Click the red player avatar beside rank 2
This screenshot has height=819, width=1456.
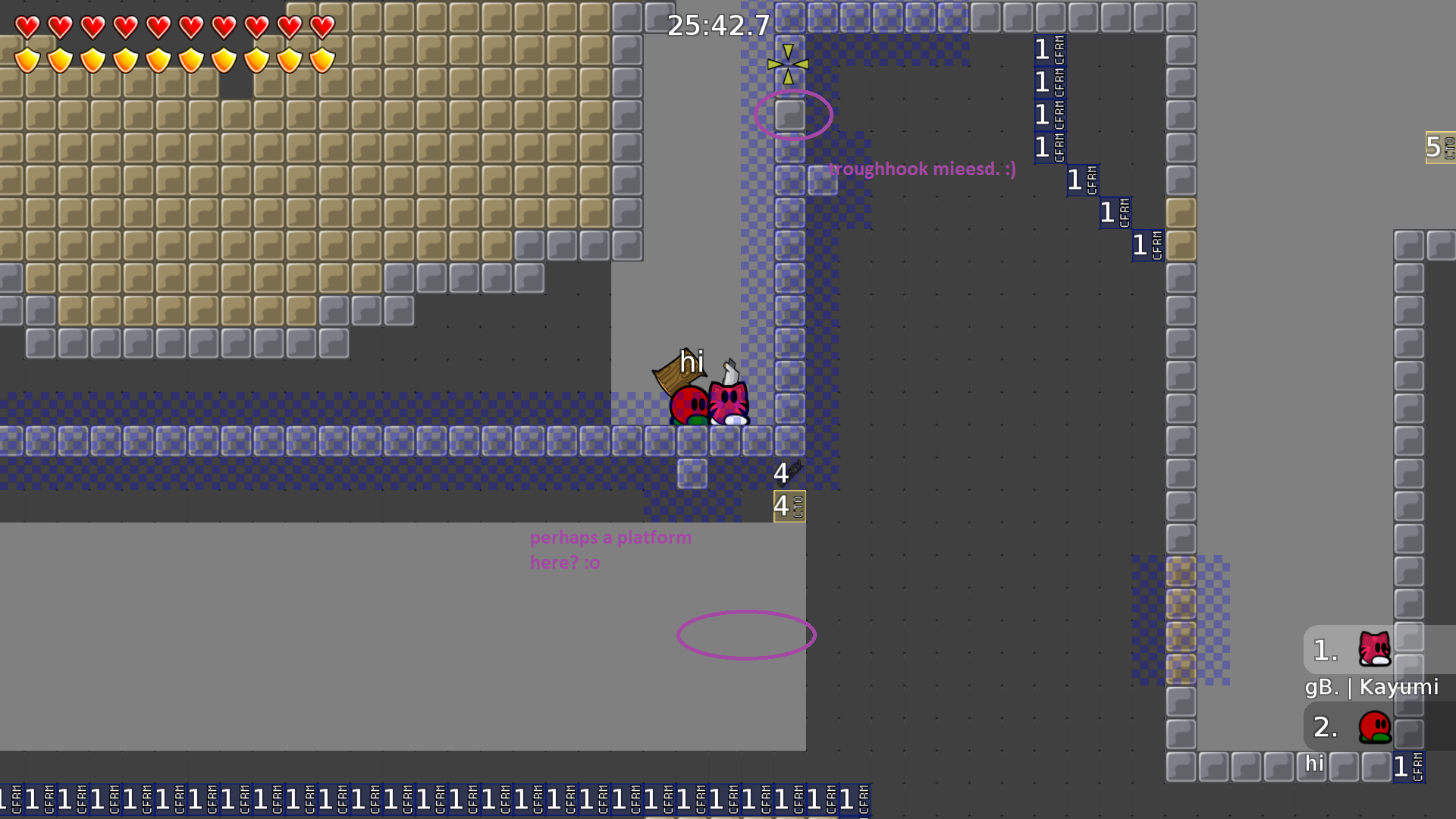pyautogui.click(x=1374, y=726)
